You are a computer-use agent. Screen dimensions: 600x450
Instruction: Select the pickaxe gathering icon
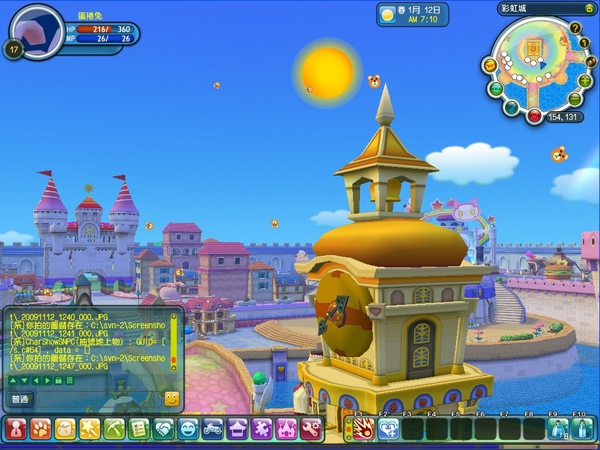click(x=114, y=429)
